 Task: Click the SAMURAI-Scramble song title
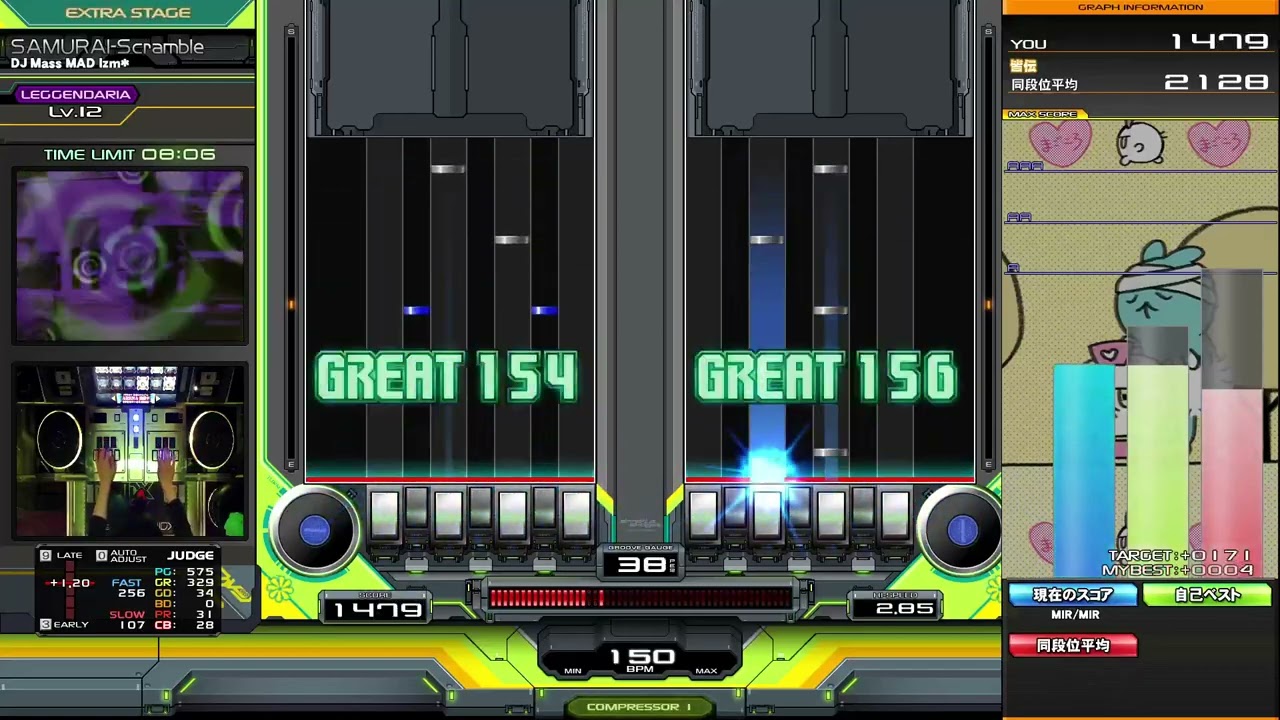[x=107, y=46]
